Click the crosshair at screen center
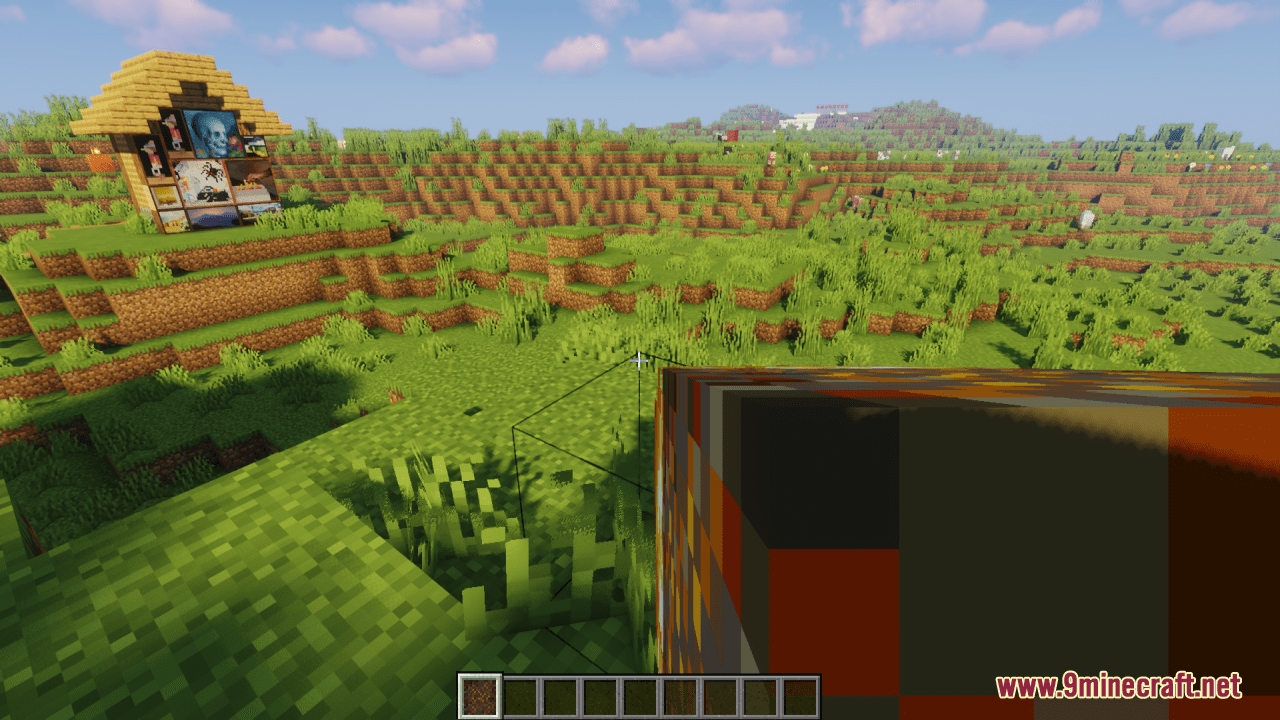1280x720 pixels. (x=640, y=360)
